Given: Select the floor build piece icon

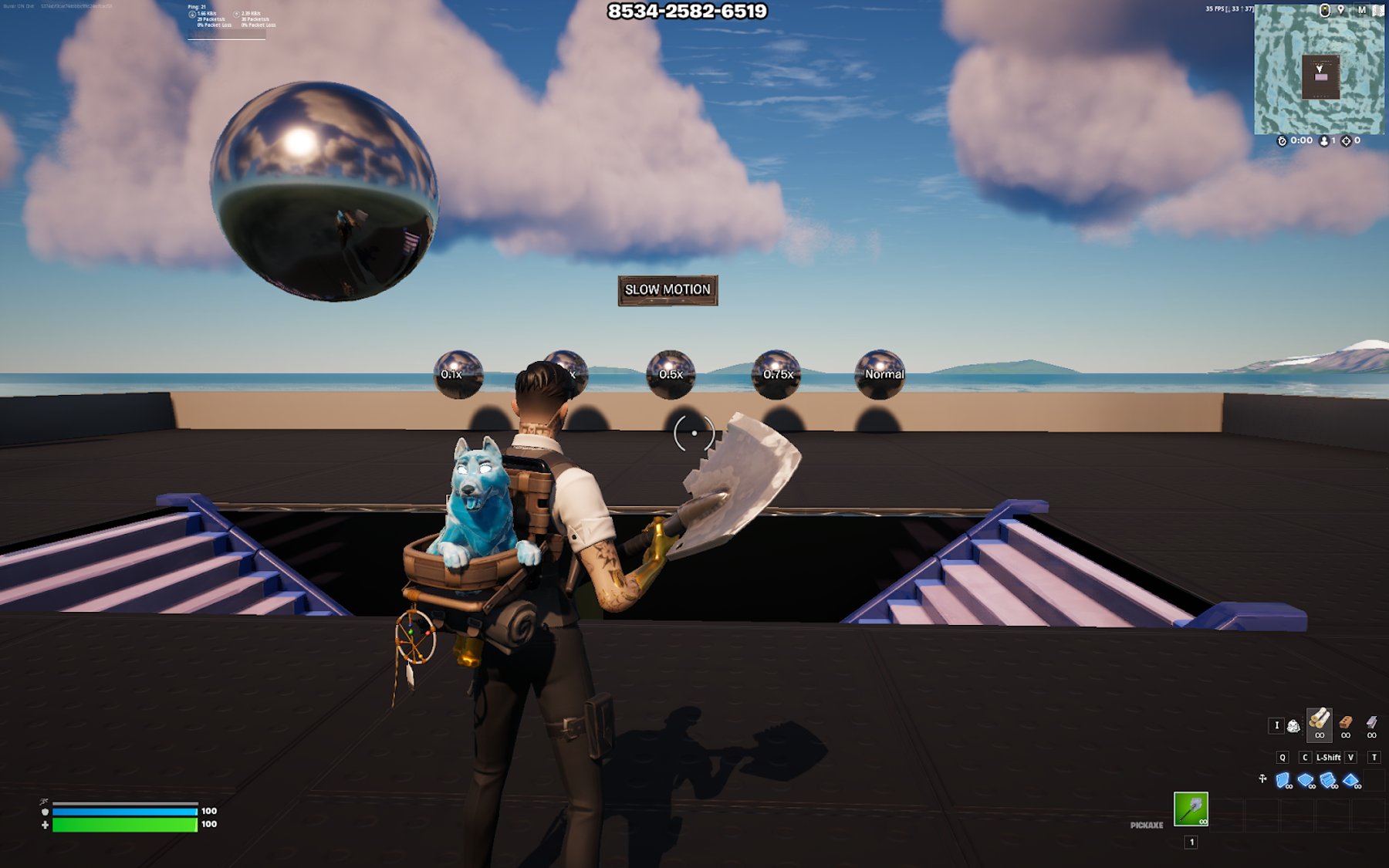Looking at the screenshot, I should coord(1305,779).
